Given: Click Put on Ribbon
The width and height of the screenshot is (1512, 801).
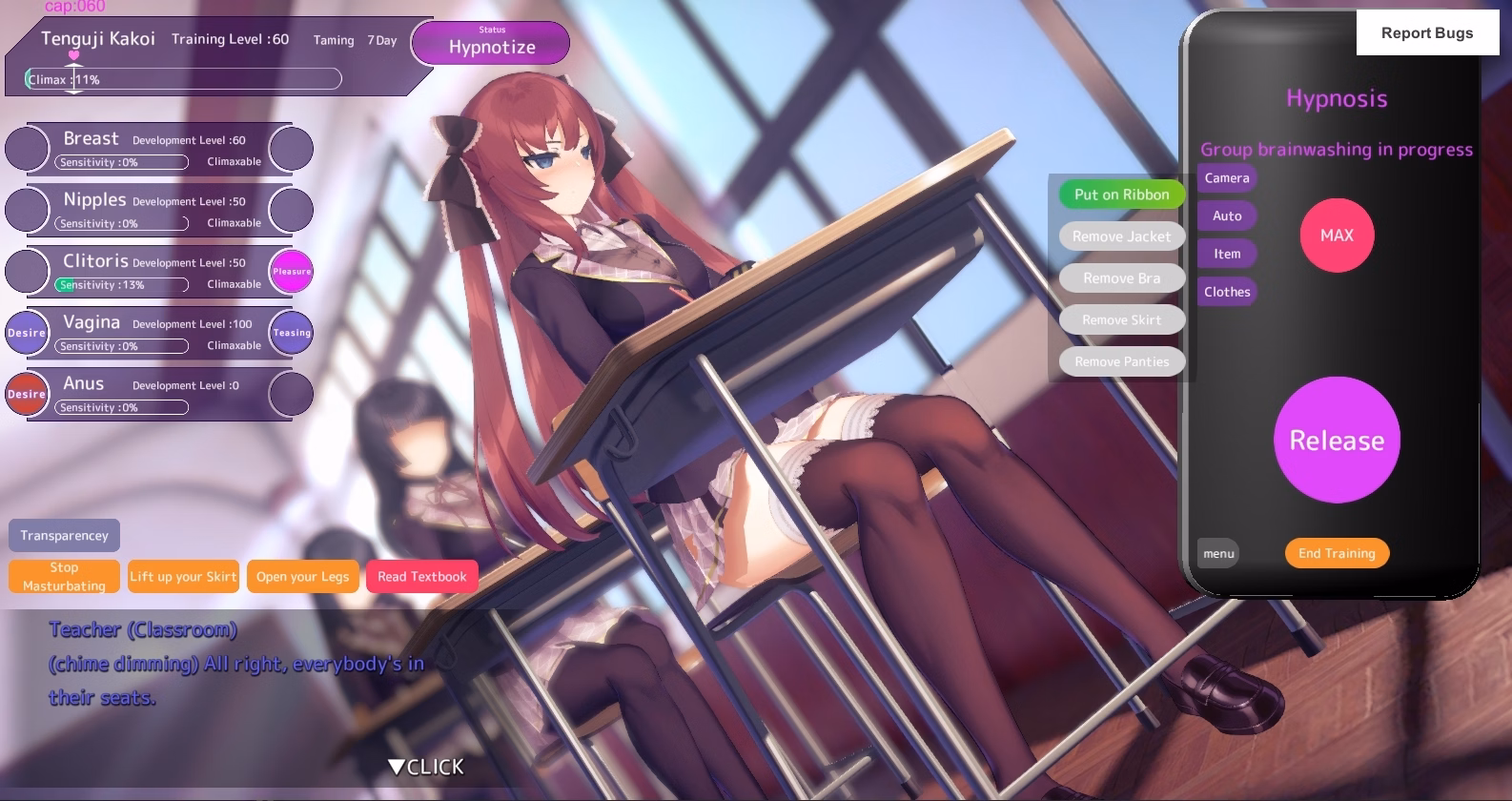Looking at the screenshot, I should click(x=1121, y=195).
